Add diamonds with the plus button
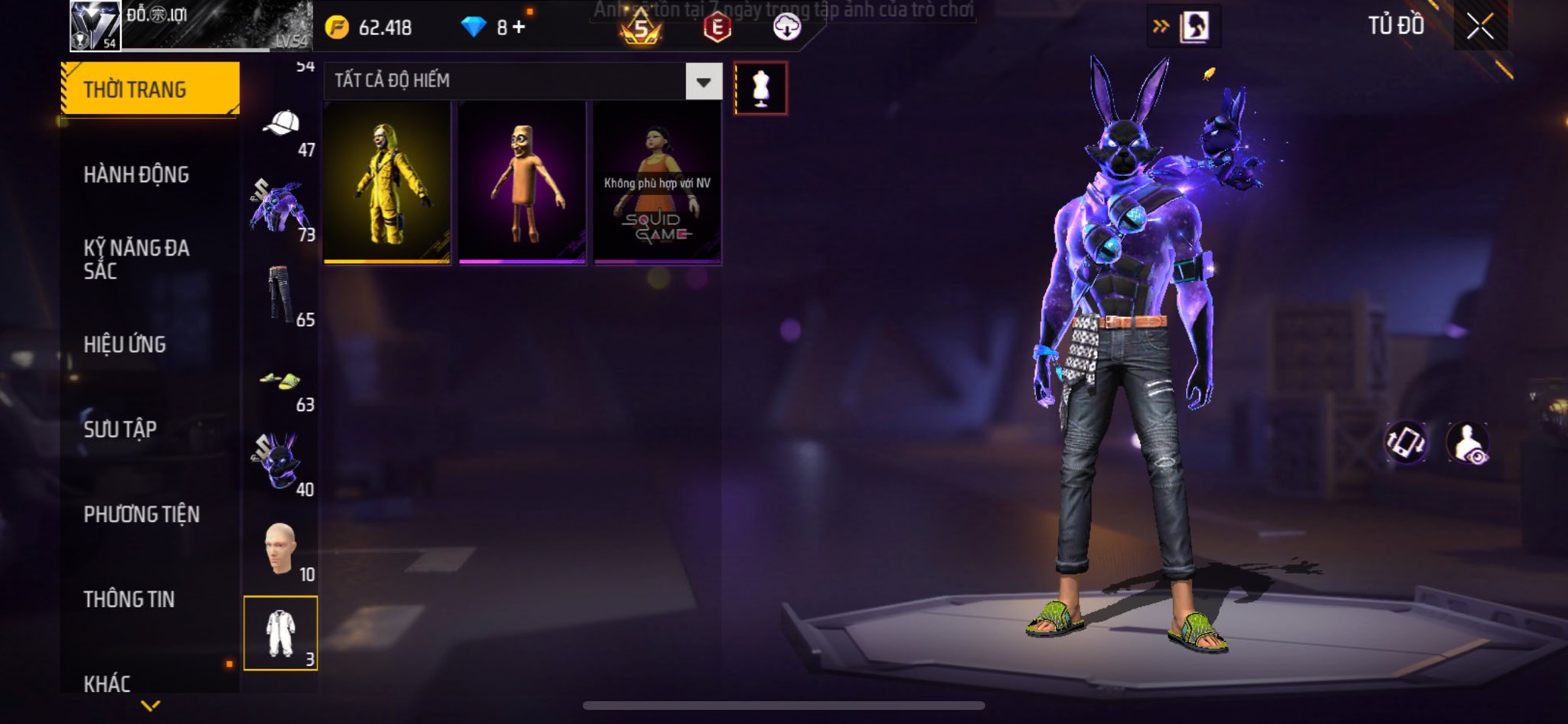The width and height of the screenshot is (1568, 724). [x=520, y=28]
